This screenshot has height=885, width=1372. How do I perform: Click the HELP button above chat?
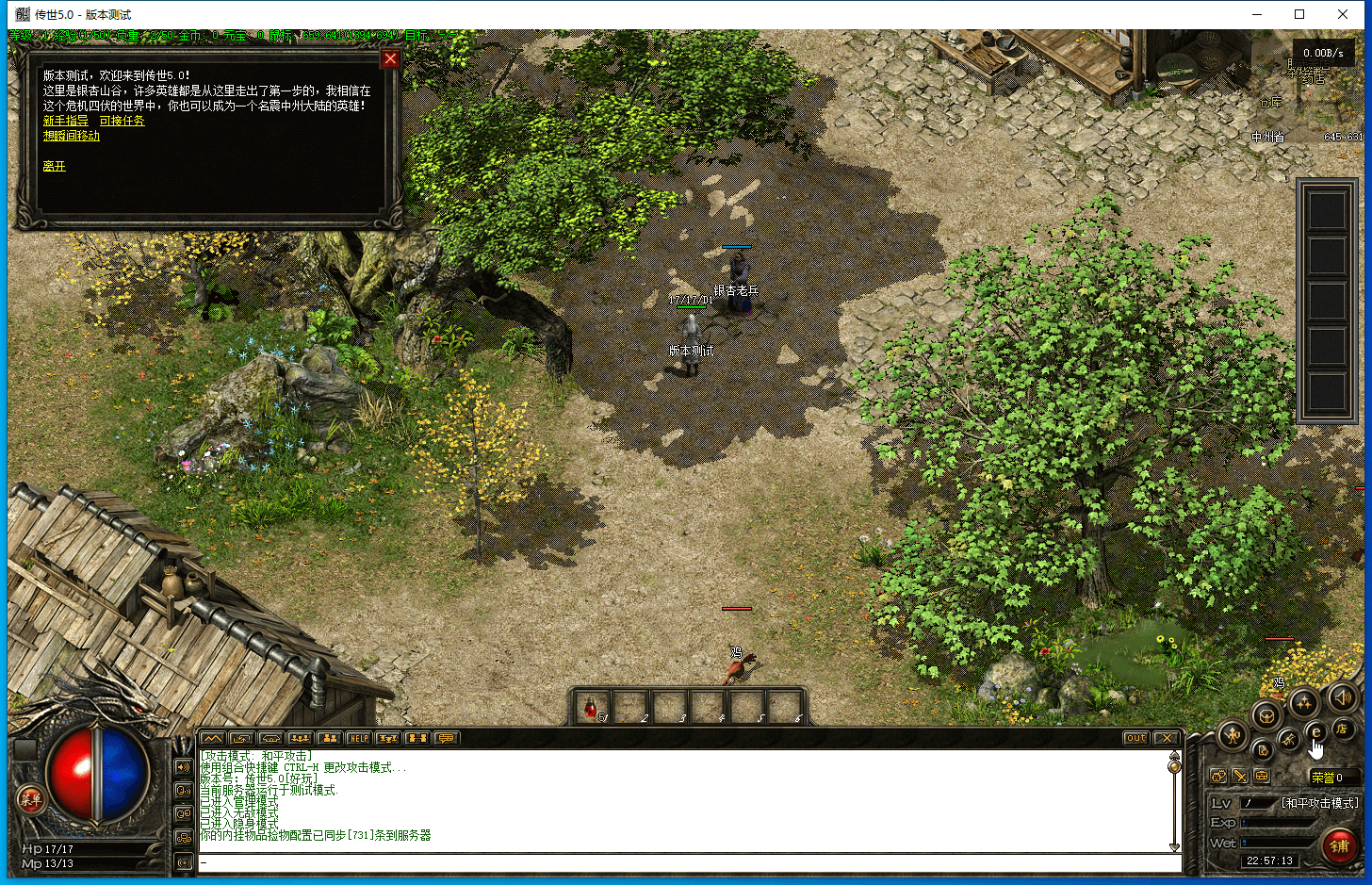pos(358,738)
